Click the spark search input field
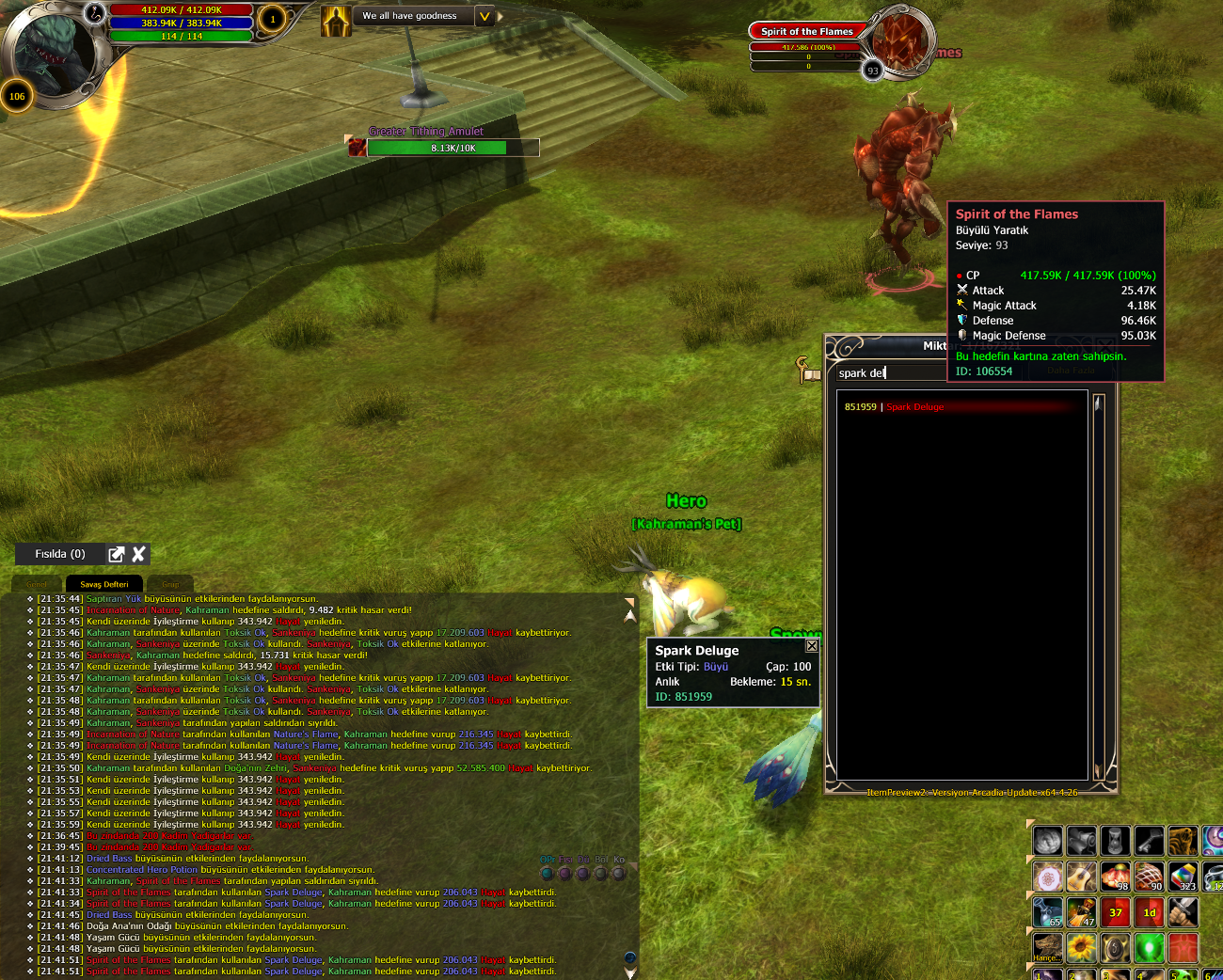 (x=889, y=373)
